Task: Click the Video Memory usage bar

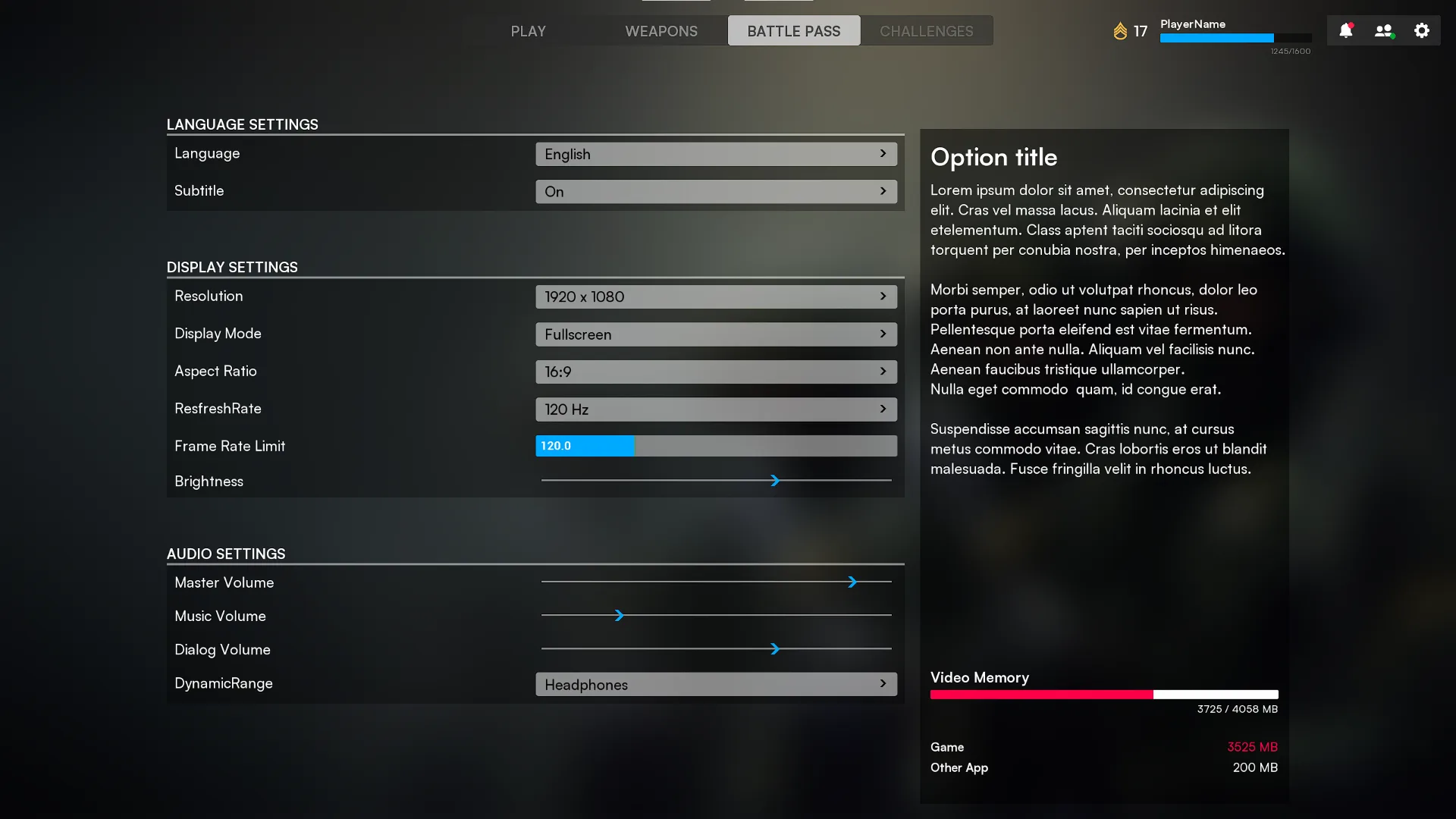Action: click(x=1104, y=694)
